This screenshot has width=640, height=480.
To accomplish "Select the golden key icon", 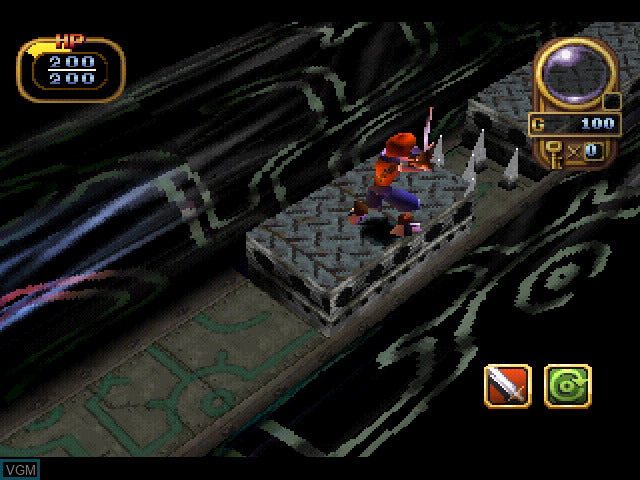I will [553, 151].
